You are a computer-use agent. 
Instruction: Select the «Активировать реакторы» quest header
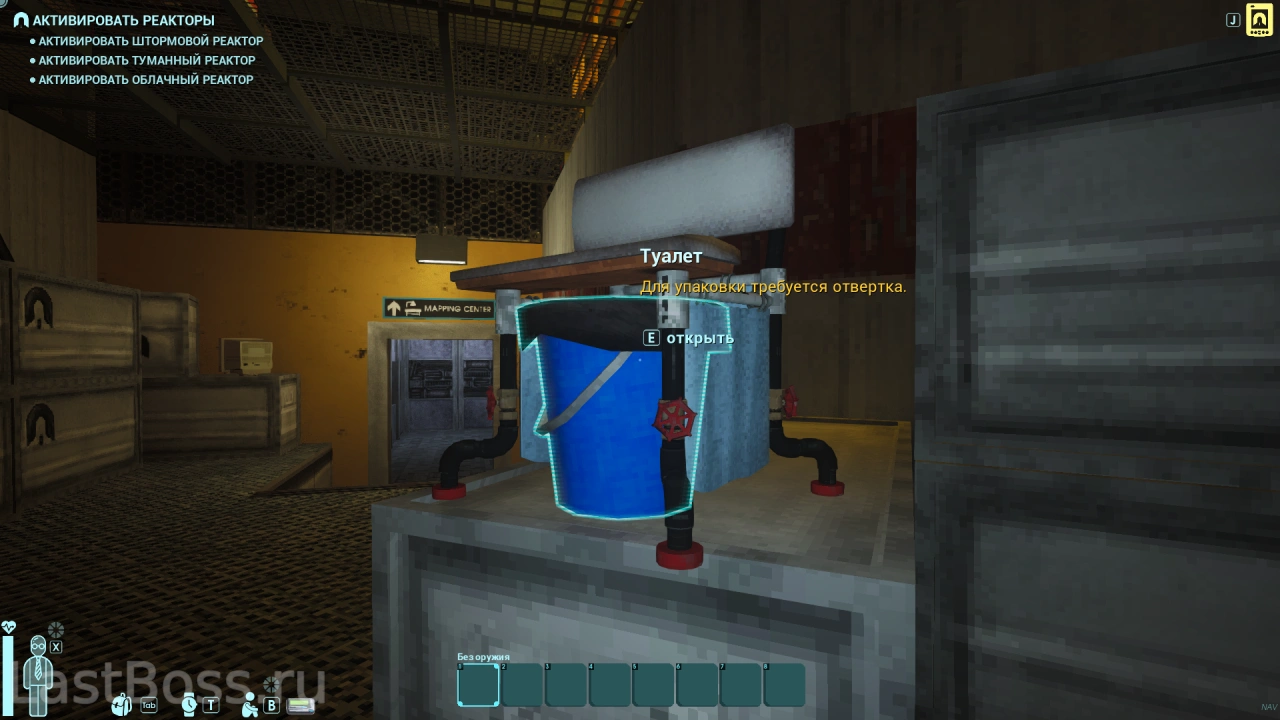point(123,20)
